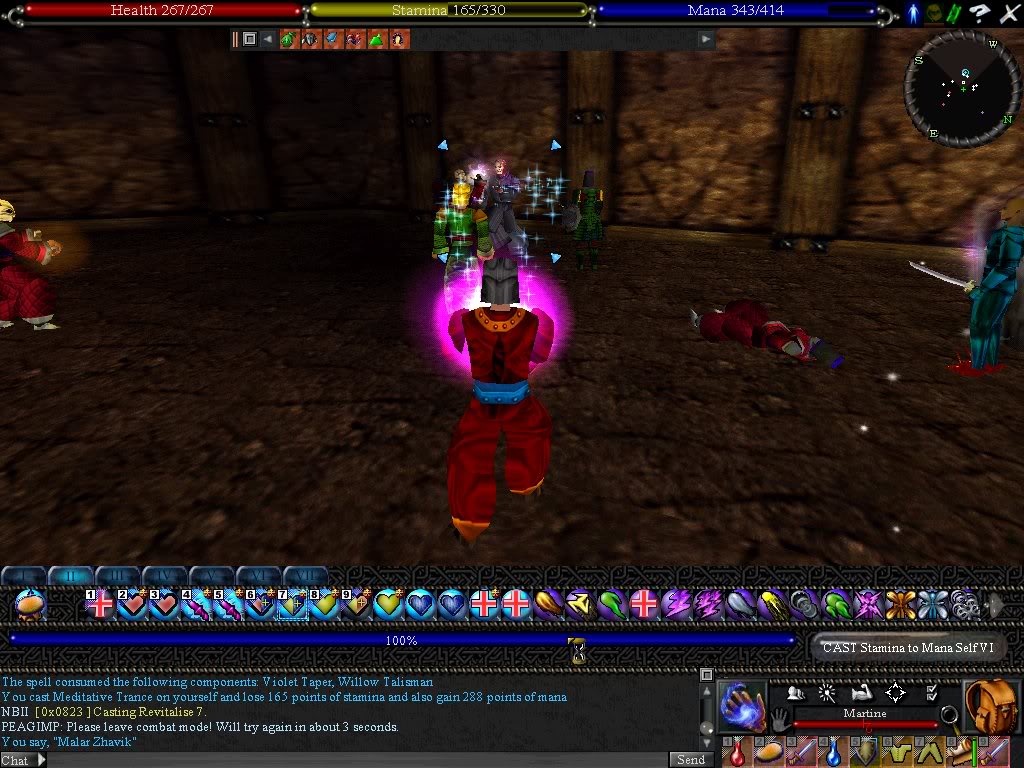Select the spell in quick slot 1
1024x768 pixels.
pyautogui.click(x=100, y=605)
